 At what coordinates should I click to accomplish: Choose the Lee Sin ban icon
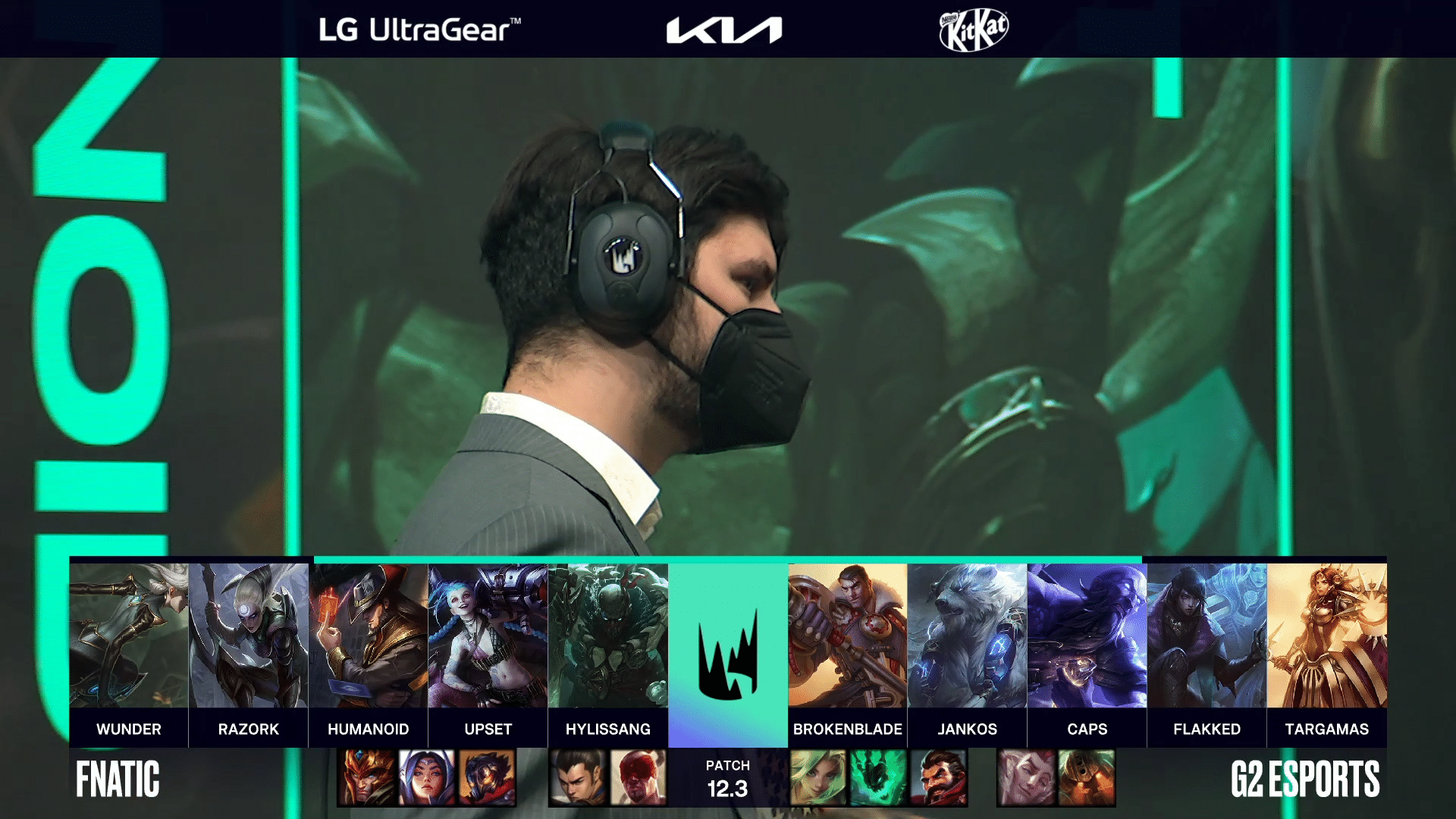638,777
